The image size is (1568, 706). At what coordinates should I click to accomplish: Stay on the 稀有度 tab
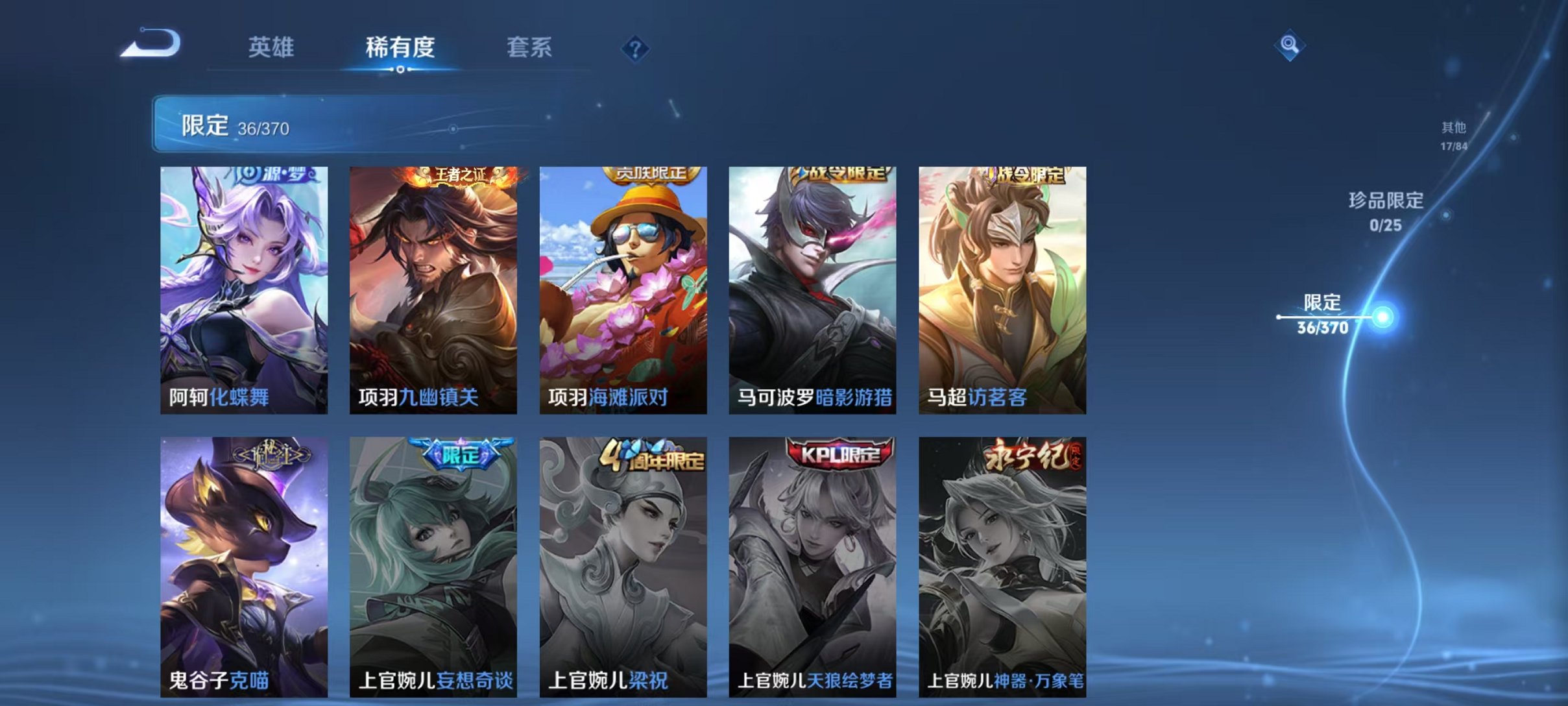400,47
